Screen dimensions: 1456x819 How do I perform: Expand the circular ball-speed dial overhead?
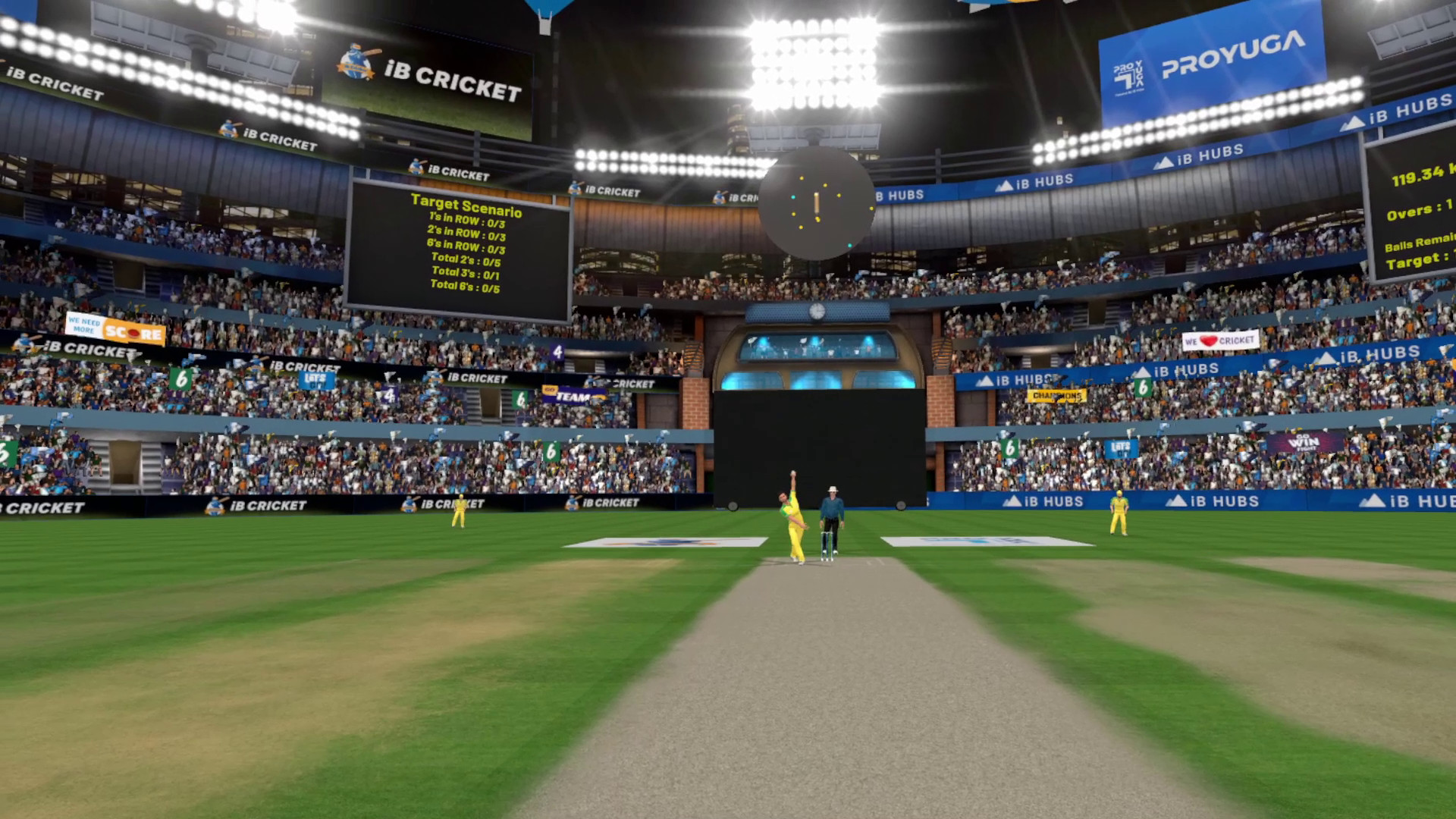tap(817, 203)
